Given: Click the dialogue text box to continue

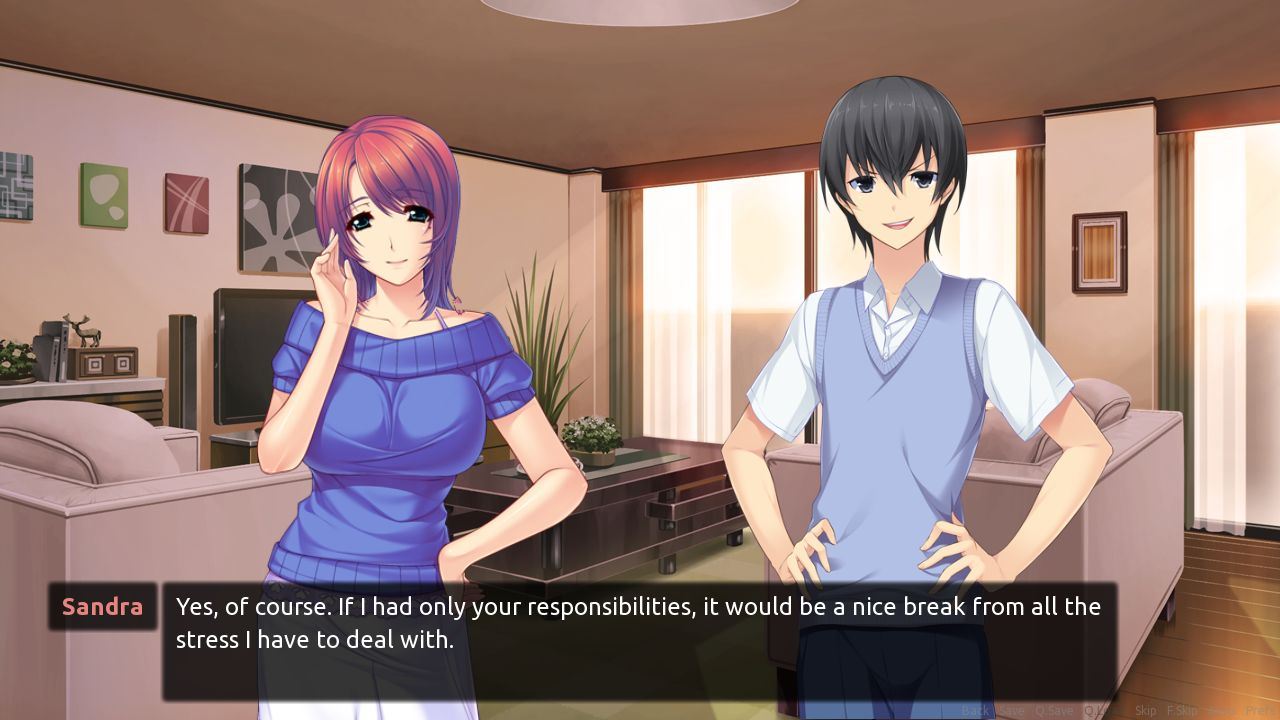Looking at the screenshot, I should point(640,640).
